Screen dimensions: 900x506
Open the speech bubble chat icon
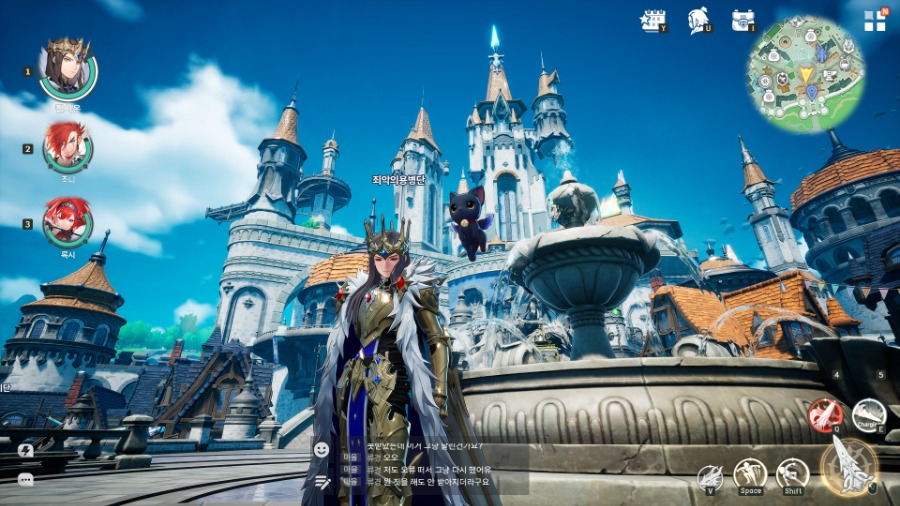click(x=26, y=479)
